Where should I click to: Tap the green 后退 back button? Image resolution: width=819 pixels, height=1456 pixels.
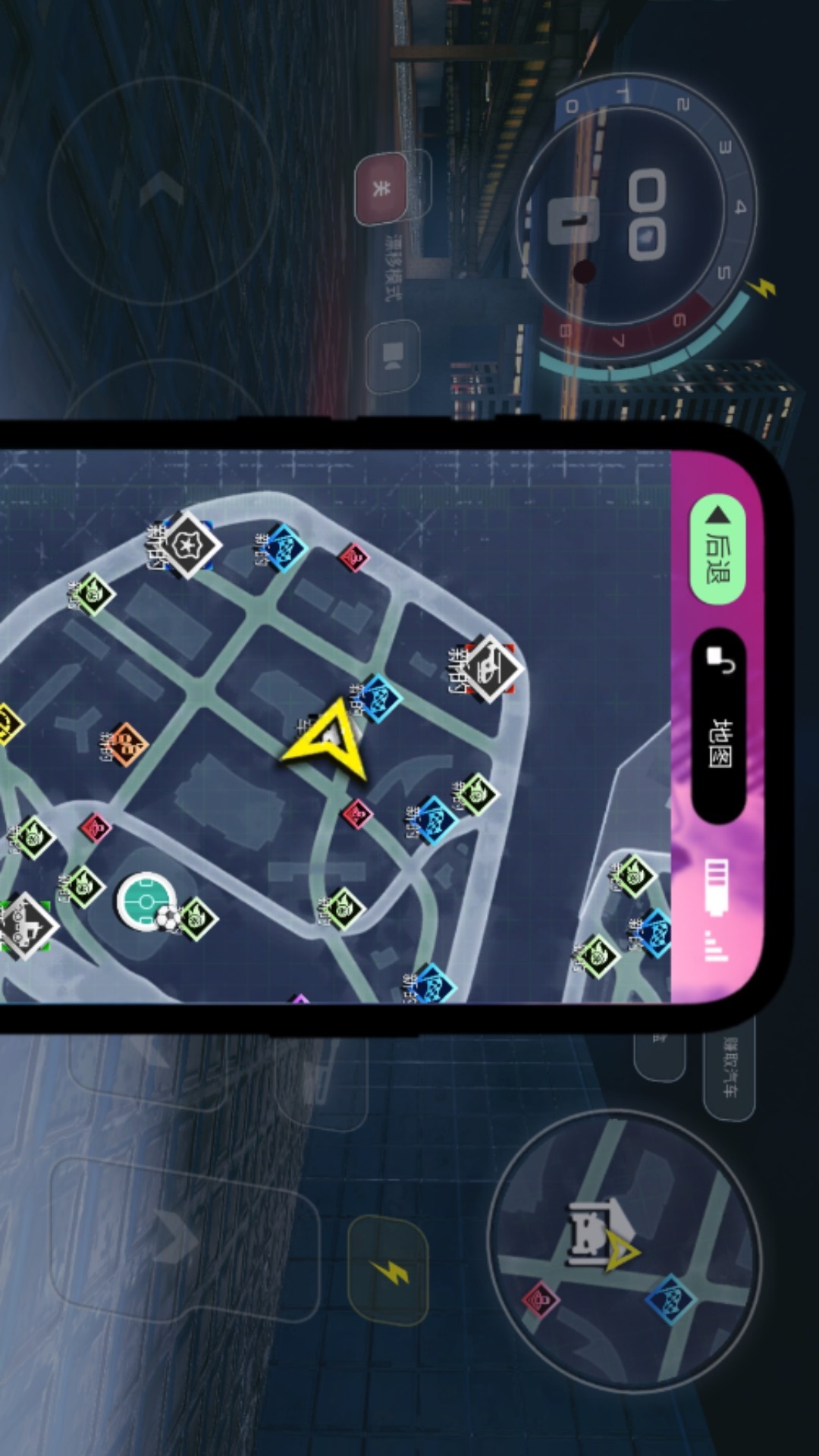[x=717, y=549]
